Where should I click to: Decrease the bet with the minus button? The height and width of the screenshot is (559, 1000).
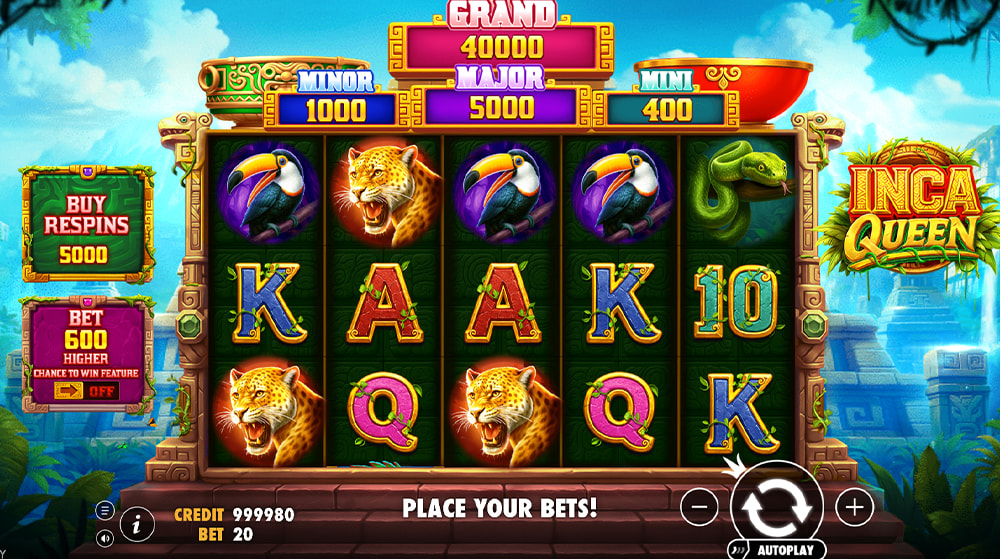pyautogui.click(x=699, y=508)
